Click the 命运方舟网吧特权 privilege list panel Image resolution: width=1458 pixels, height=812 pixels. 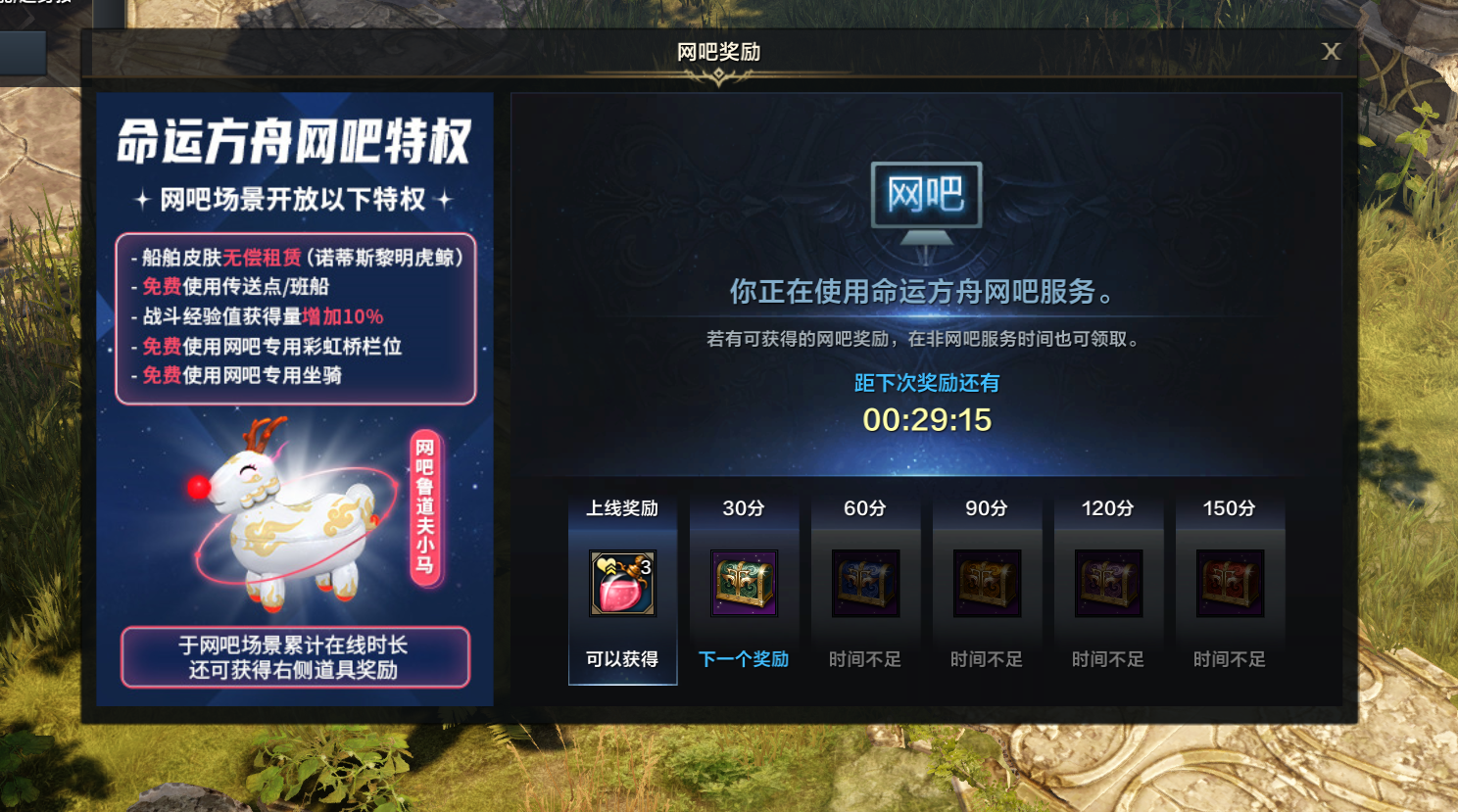(x=294, y=313)
